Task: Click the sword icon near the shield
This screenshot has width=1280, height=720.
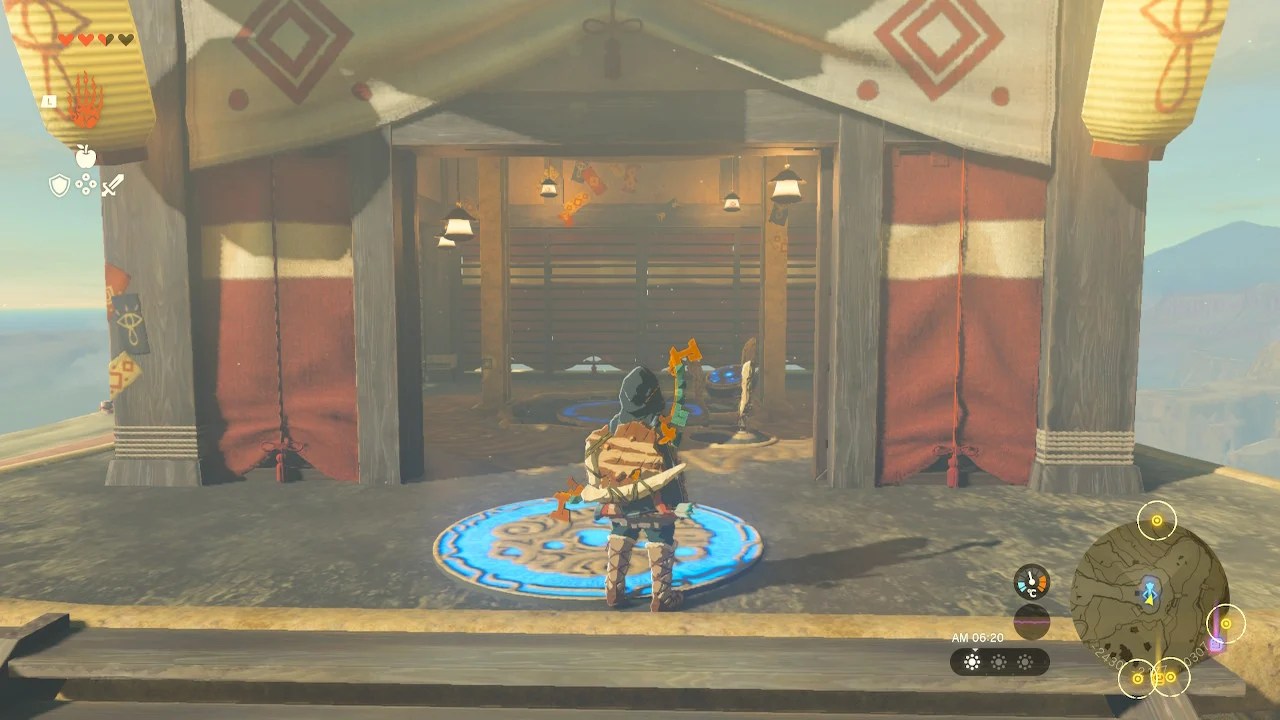Action: 113,185
